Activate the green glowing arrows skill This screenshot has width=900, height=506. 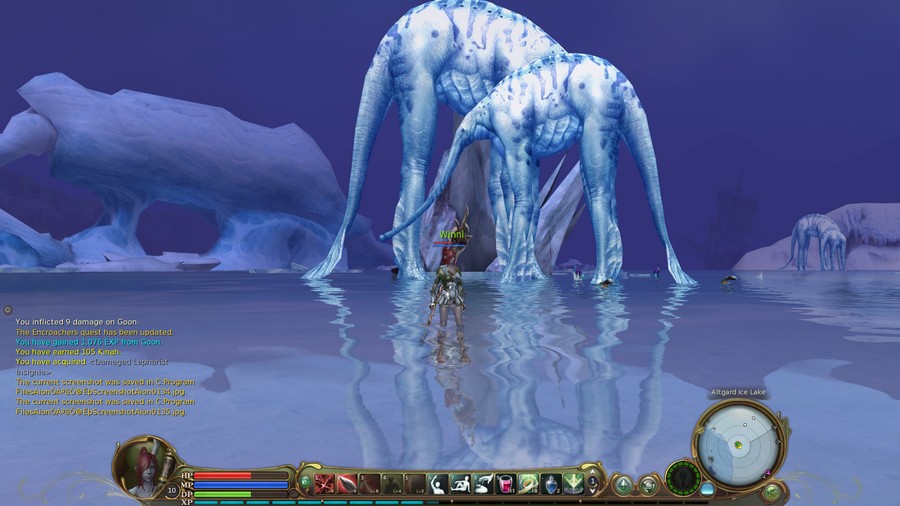click(x=574, y=485)
